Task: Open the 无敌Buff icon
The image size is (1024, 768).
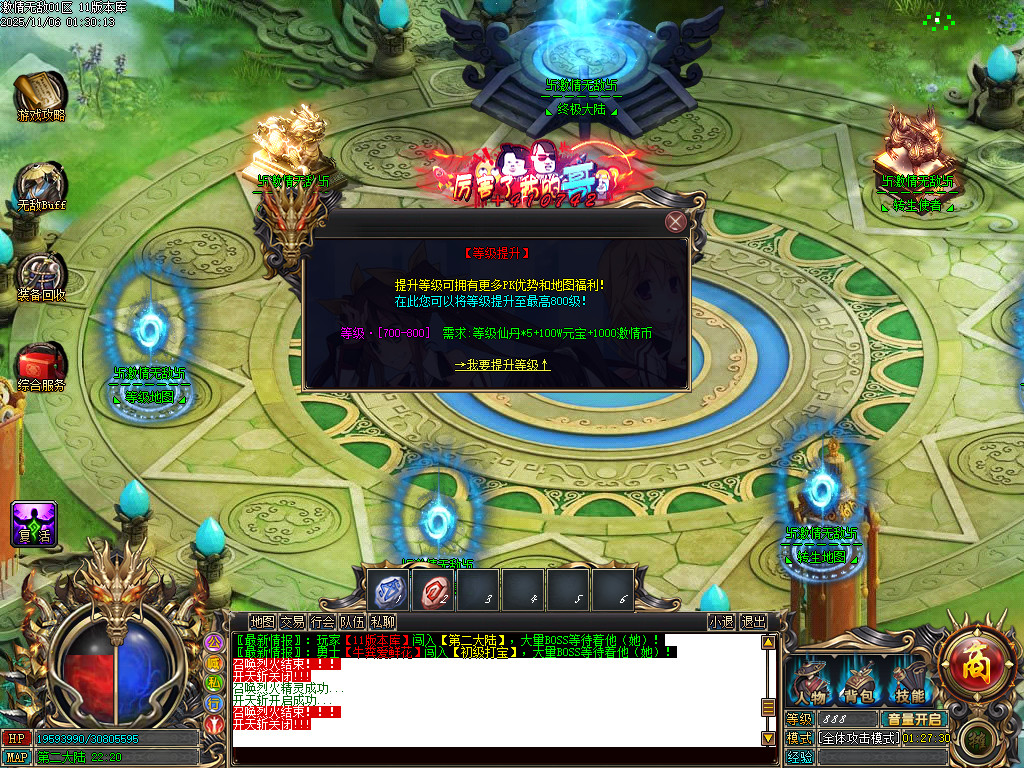Action: coord(41,186)
